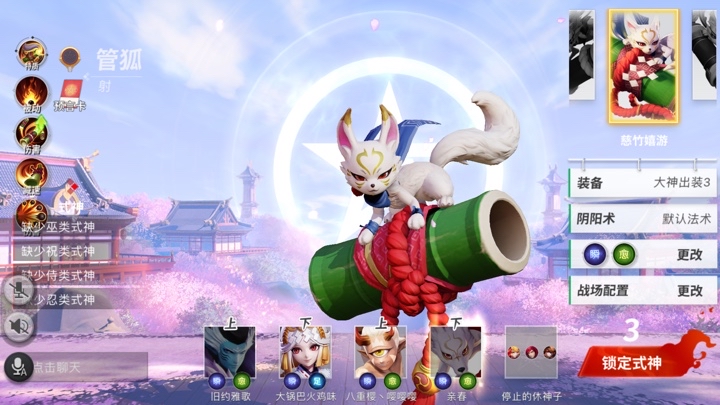This screenshot has width=720, height=405.
Task: Select teammate 八重樱、嘤嘤嘤's portrait
Action: [380, 351]
